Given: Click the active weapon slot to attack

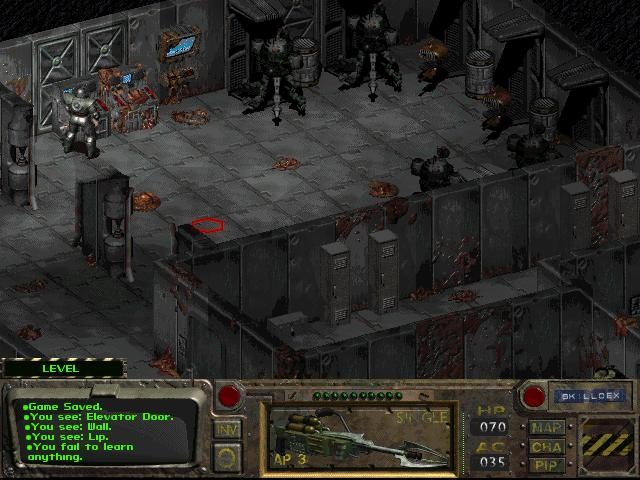Looking at the screenshot, I should click(359, 437).
